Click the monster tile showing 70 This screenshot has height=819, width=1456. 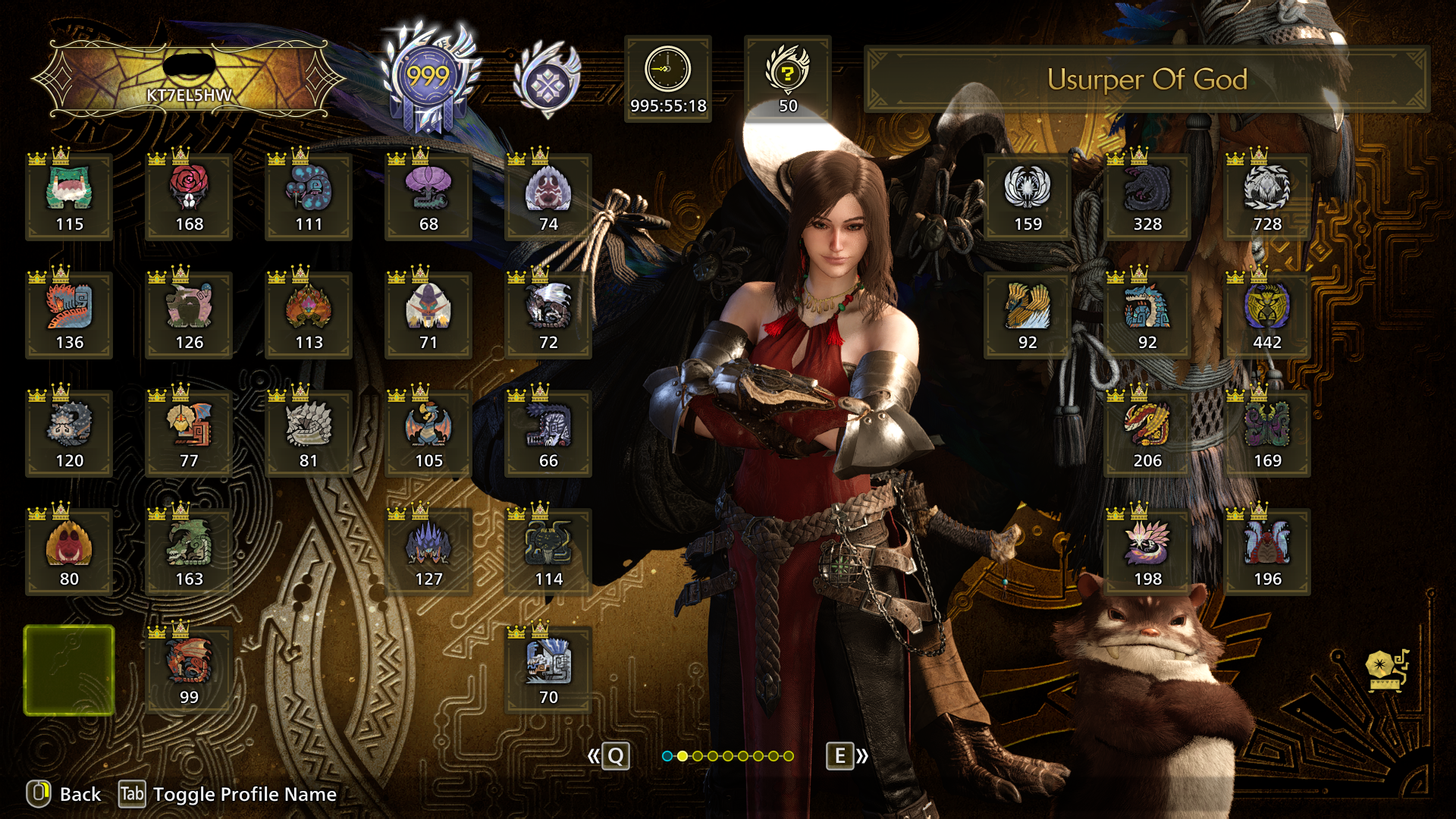coord(548,670)
